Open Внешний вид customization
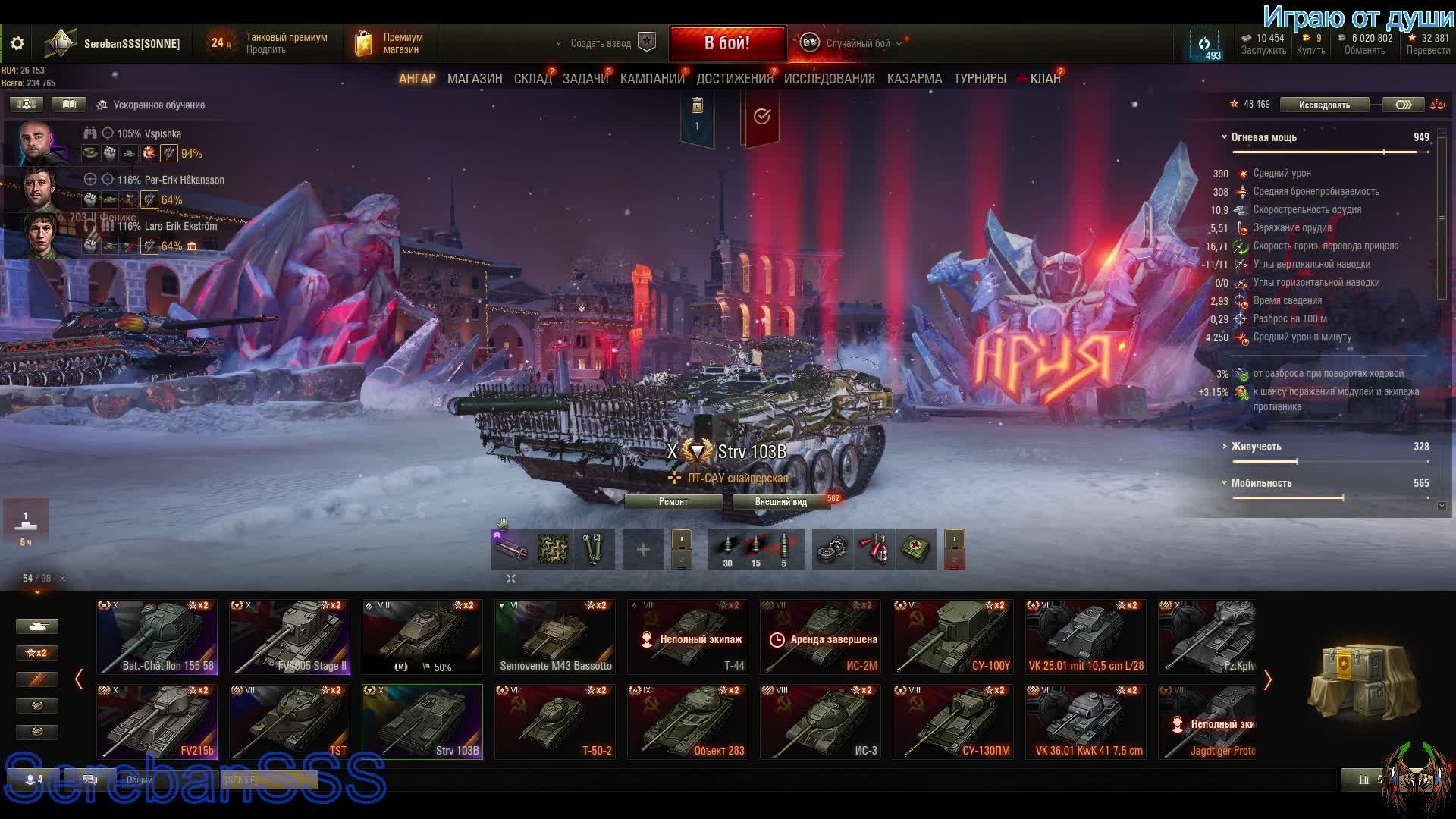The width and height of the screenshot is (1456, 819). click(781, 502)
